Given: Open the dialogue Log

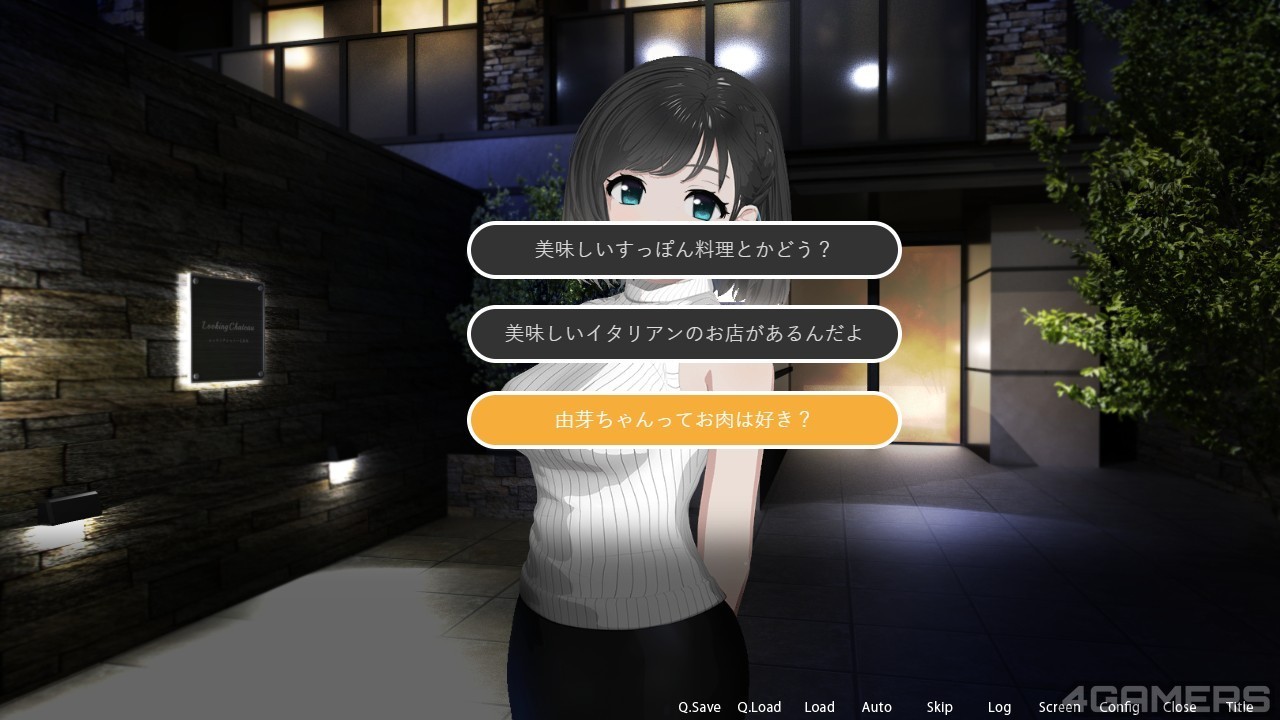Looking at the screenshot, I should (x=999, y=707).
